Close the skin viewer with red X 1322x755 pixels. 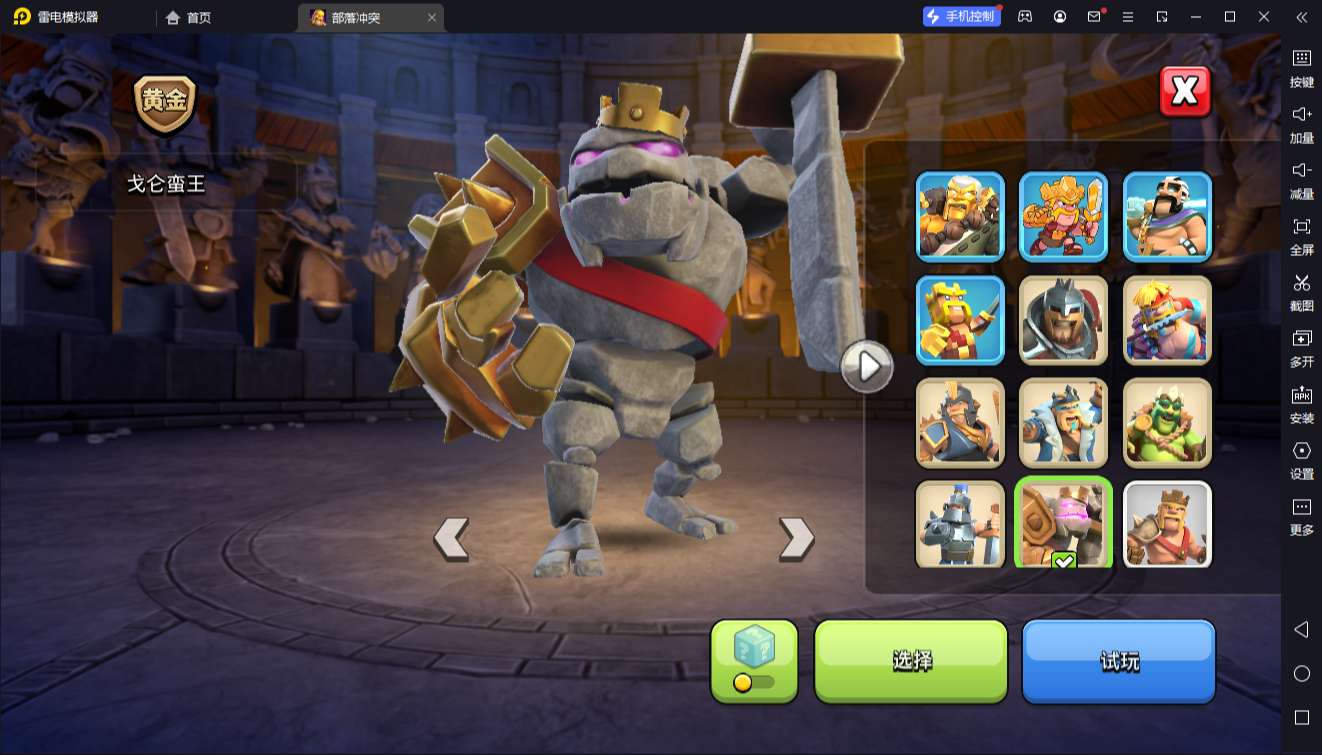tap(1185, 92)
